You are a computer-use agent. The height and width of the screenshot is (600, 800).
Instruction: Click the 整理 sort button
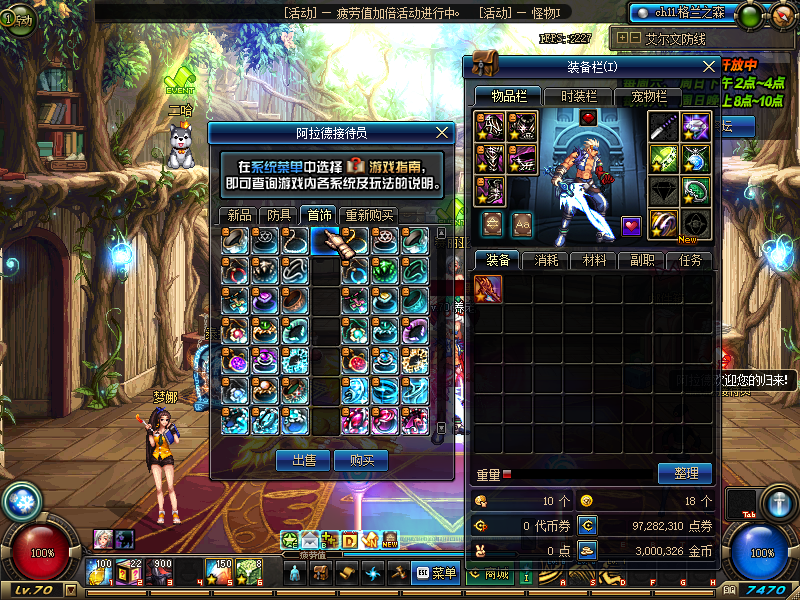[x=685, y=473]
